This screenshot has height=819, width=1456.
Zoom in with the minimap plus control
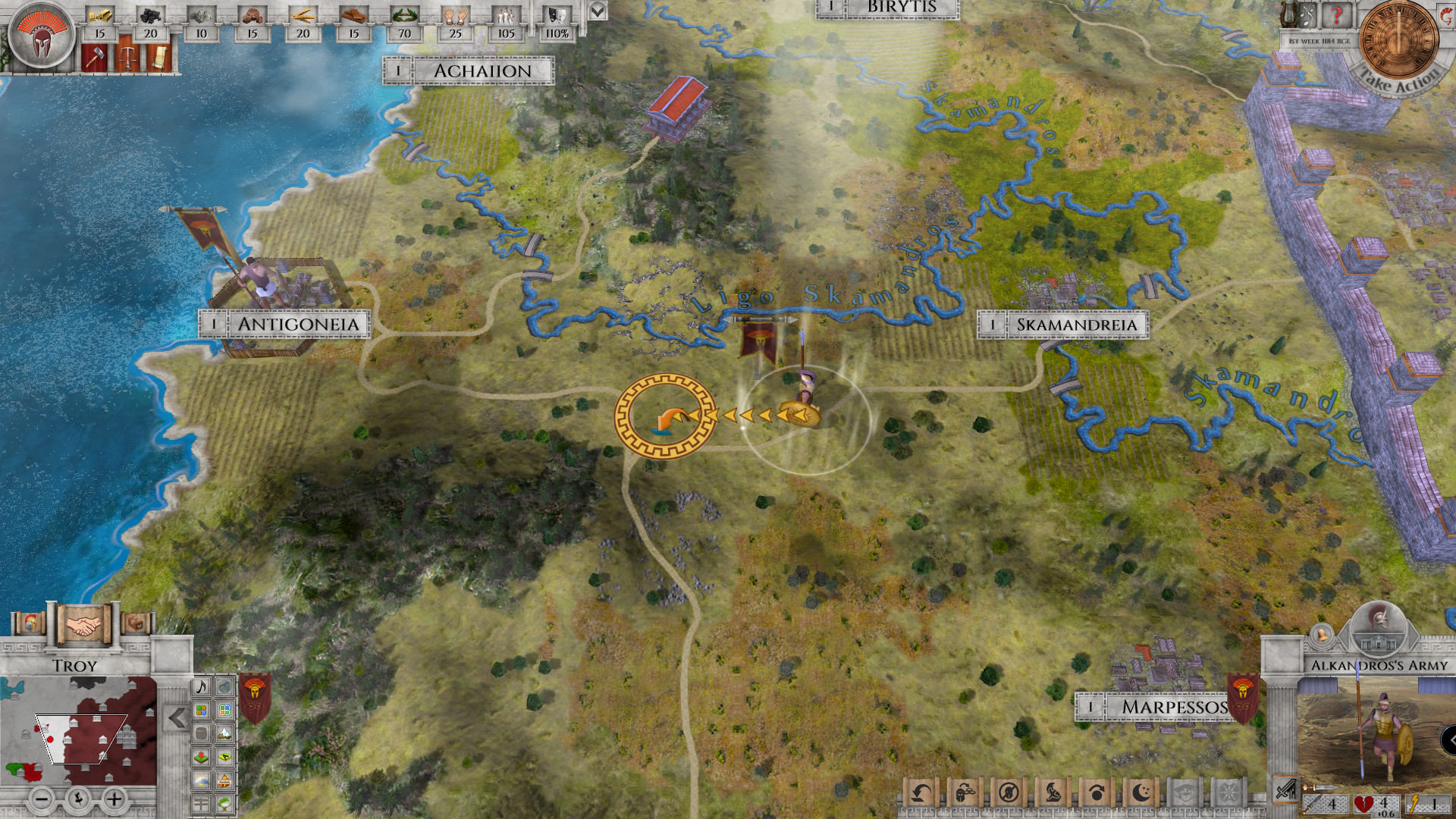[115, 799]
